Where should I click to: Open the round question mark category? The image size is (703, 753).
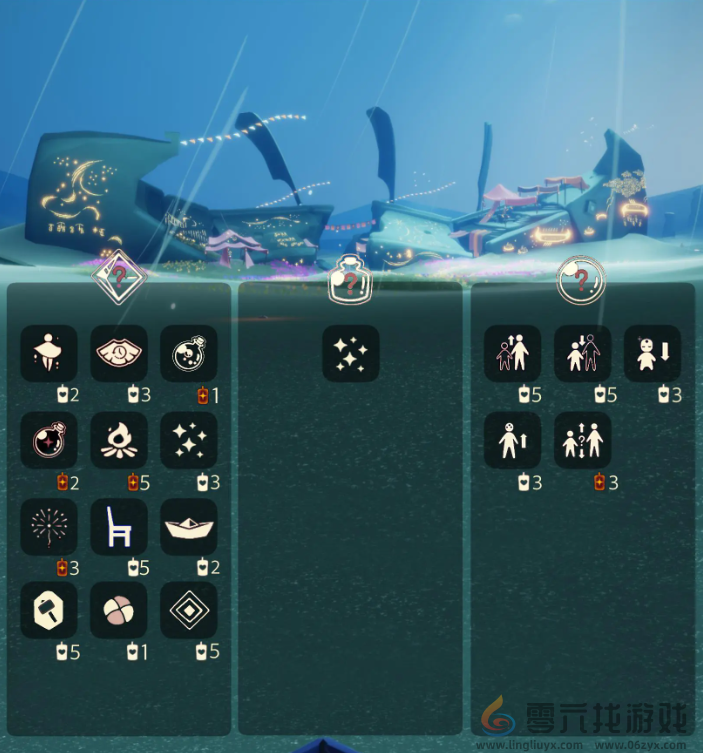click(581, 279)
